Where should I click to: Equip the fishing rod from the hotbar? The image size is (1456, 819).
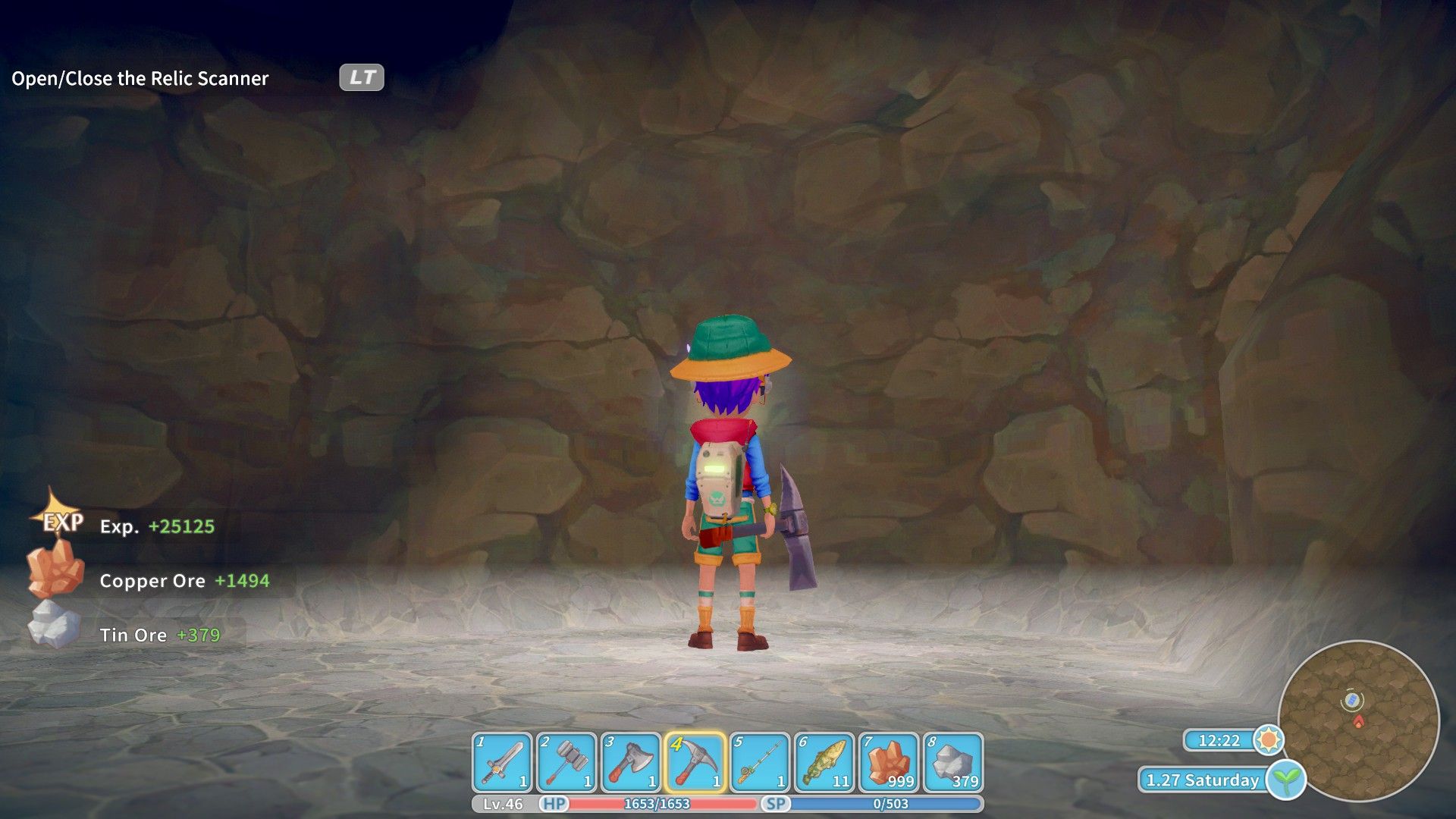coord(760,762)
